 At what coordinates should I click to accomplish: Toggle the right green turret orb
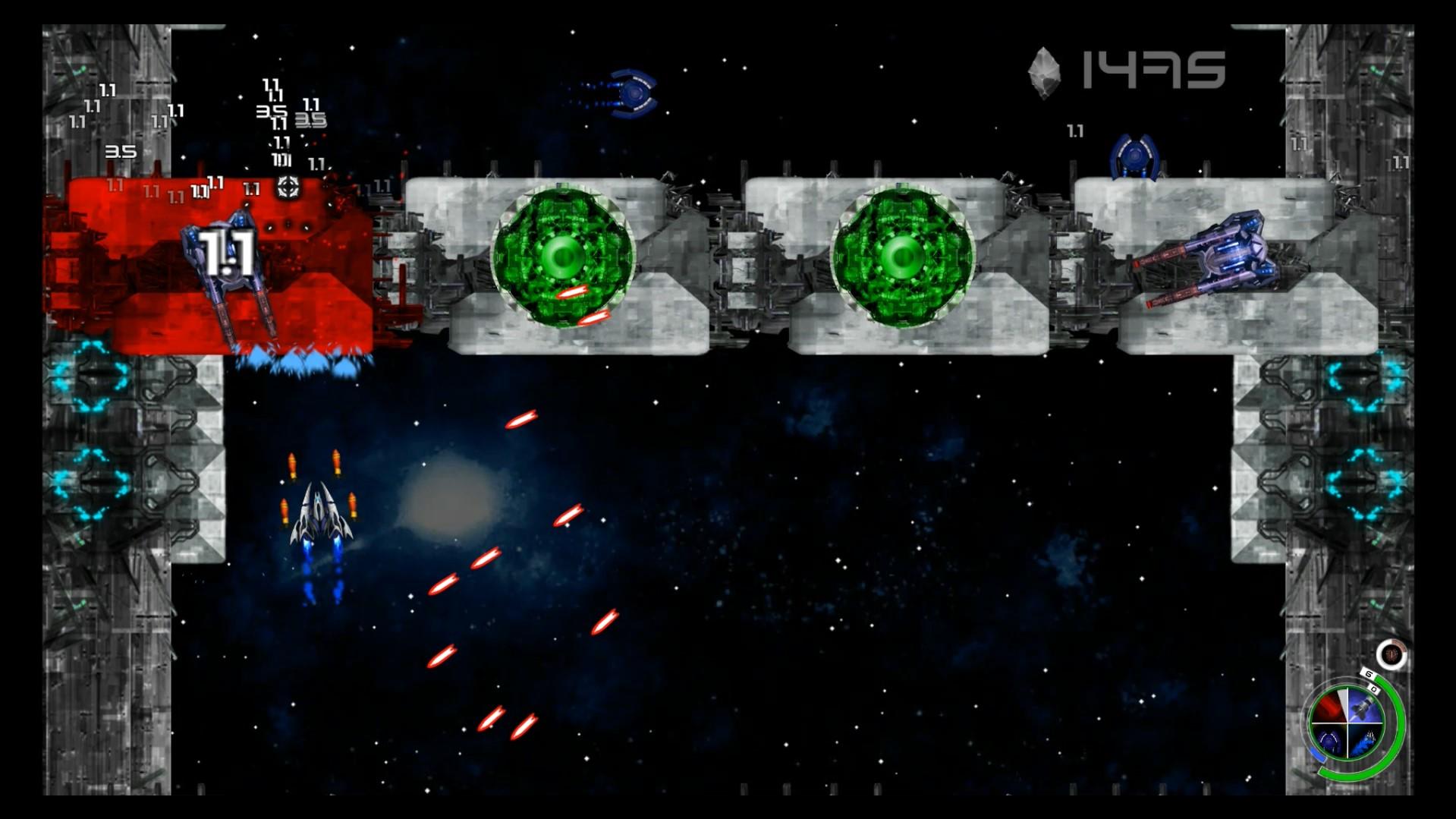pyautogui.click(x=901, y=257)
